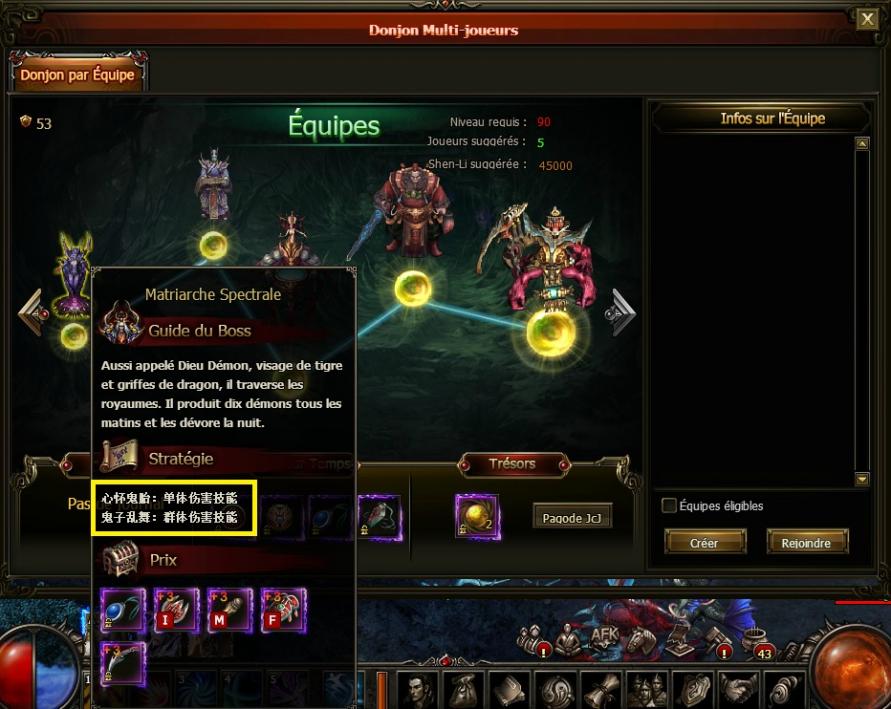Select the highlighted boss node on the far right
The height and width of the screenshot is (709, 891).
pyautogui.click(x=550, y=331)
